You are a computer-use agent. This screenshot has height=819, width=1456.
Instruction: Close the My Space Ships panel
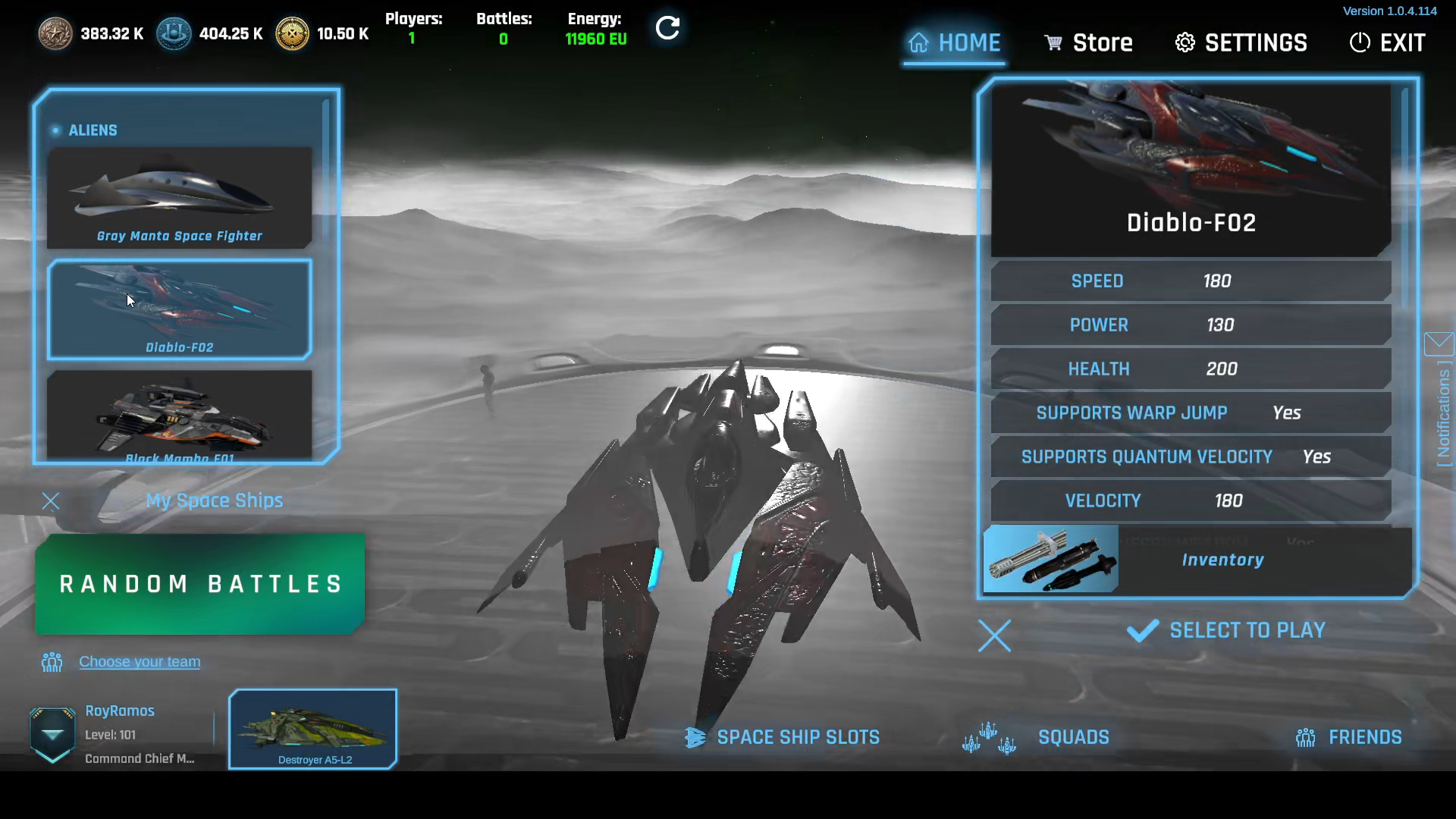click(x=51, y=501)
